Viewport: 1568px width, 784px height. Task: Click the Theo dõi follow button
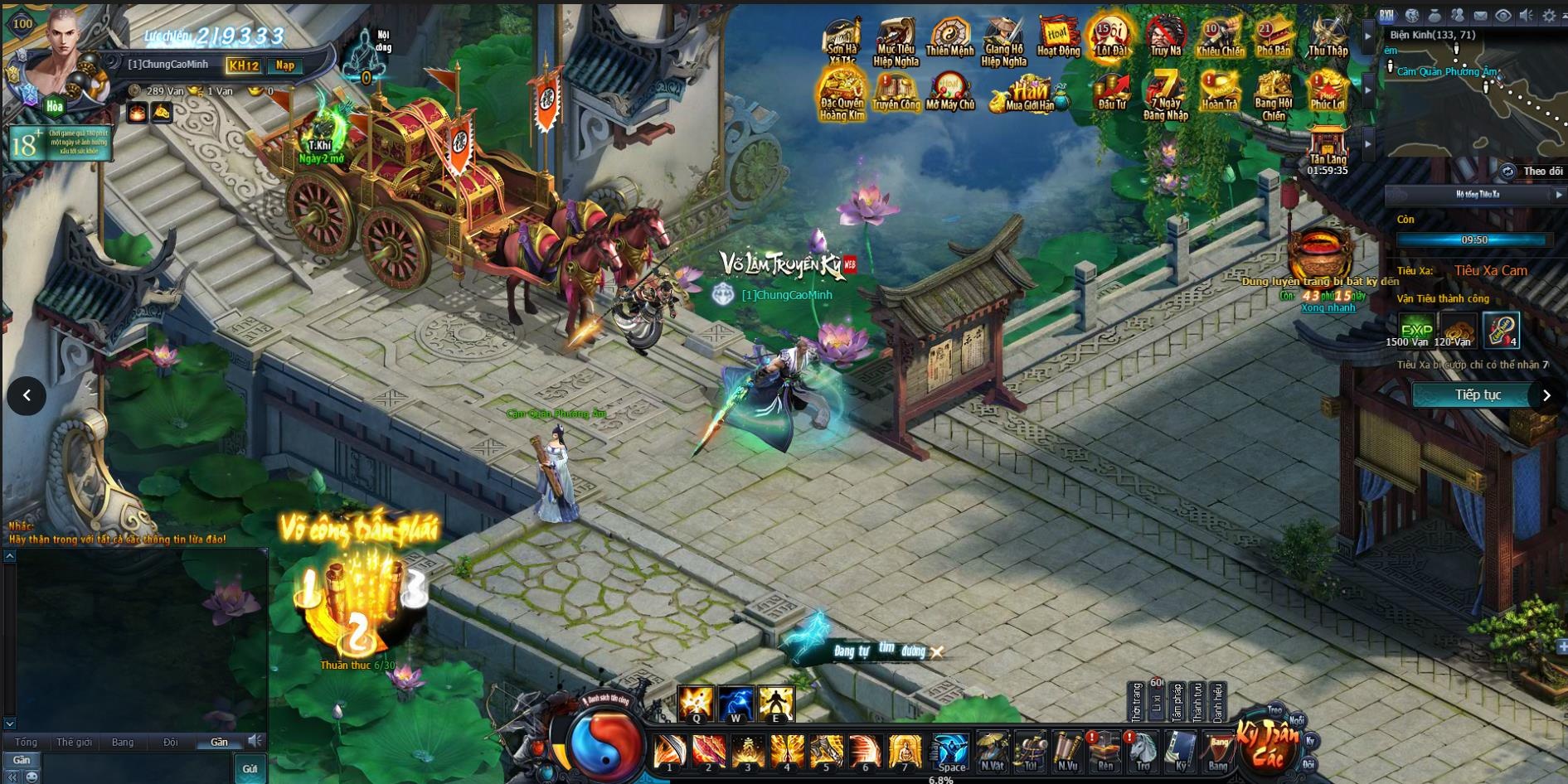coord(1541,172)
